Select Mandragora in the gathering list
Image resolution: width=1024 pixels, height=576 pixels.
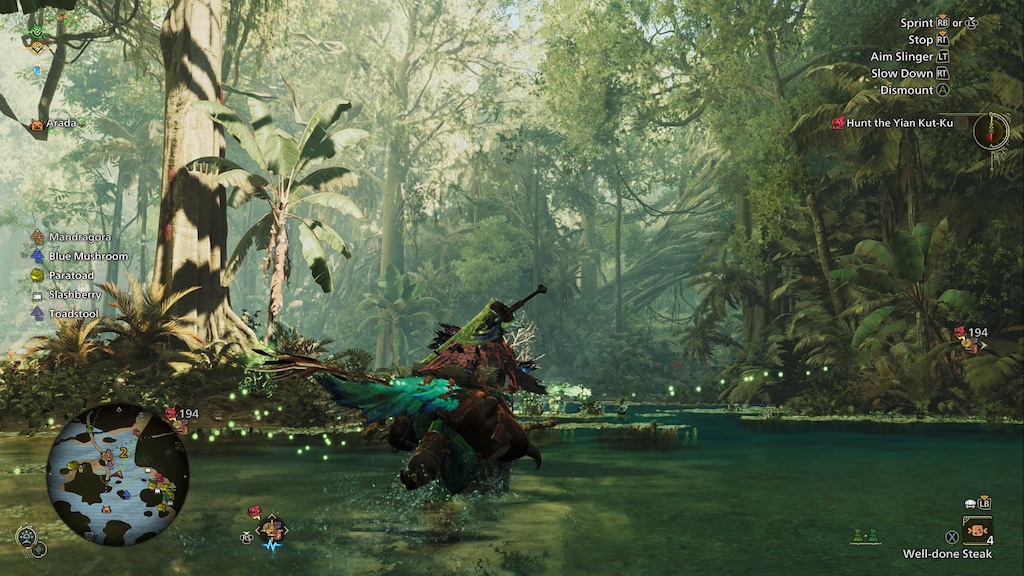(x=79, y=237)
